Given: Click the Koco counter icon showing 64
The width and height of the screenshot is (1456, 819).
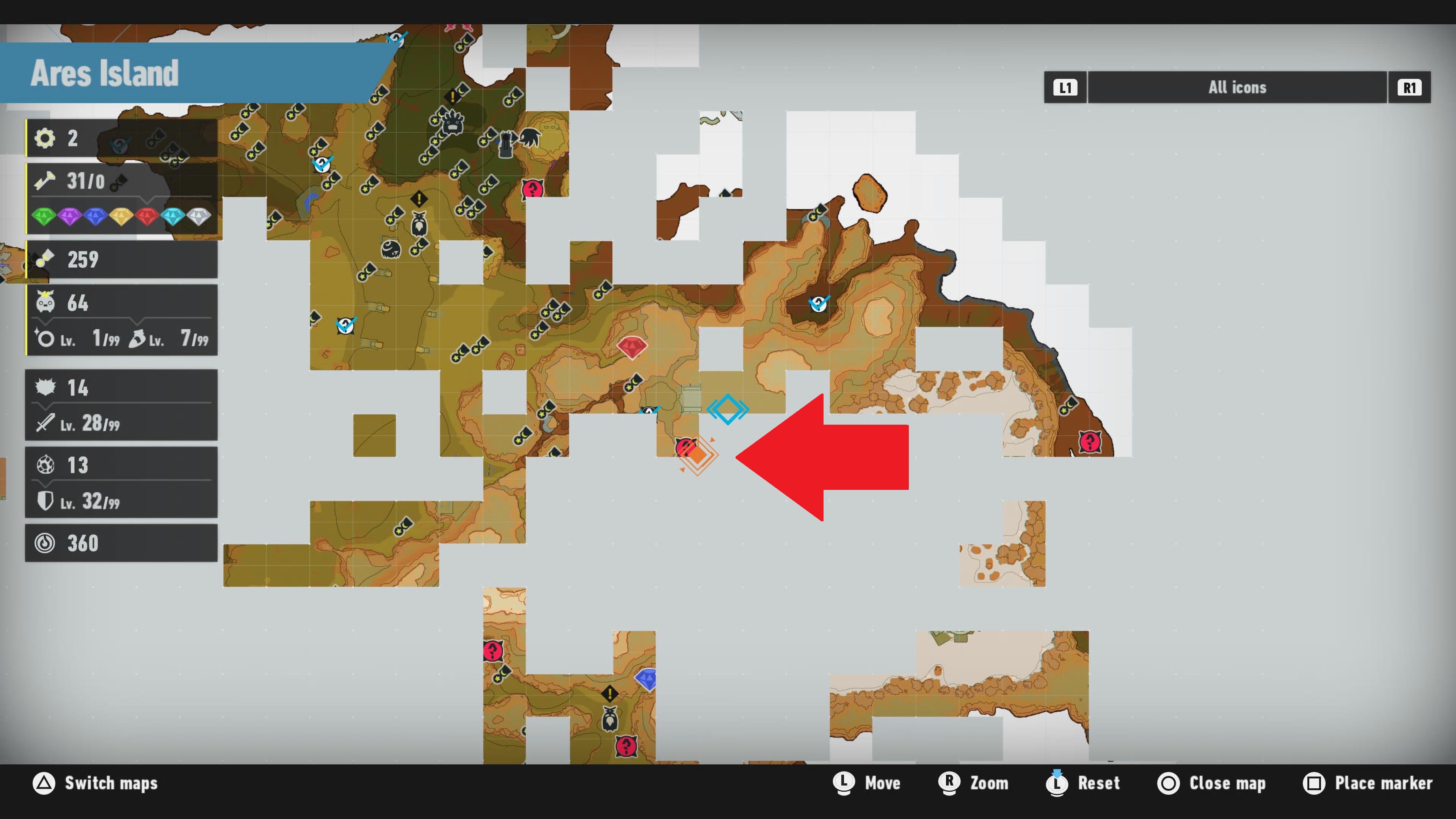Looking at the screenshot, I should click(46, 303).
